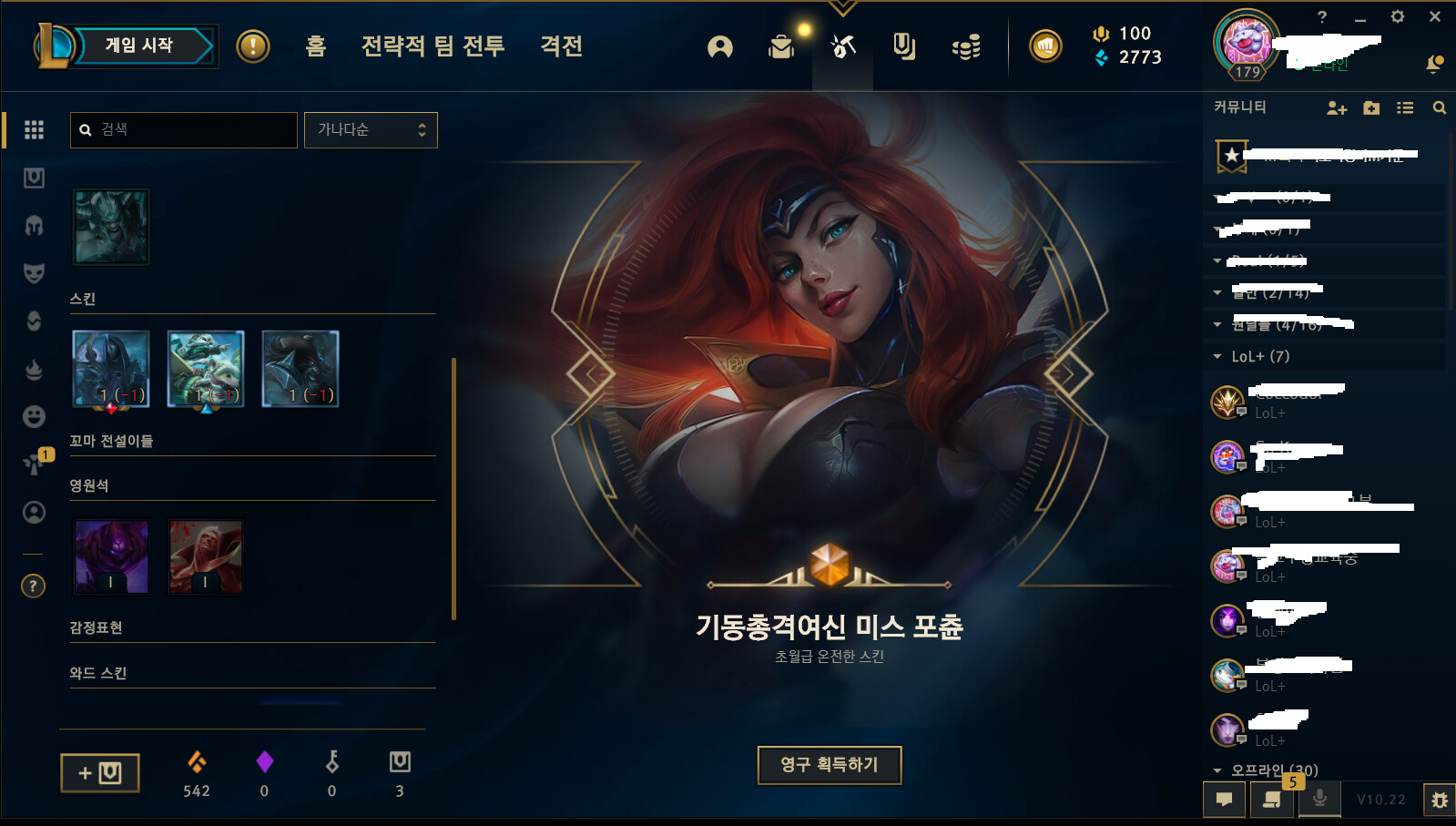This screenshot has height=826, width=1456.
Task: Choose the champion shard thumbnail at top
Action: point(111,227)
